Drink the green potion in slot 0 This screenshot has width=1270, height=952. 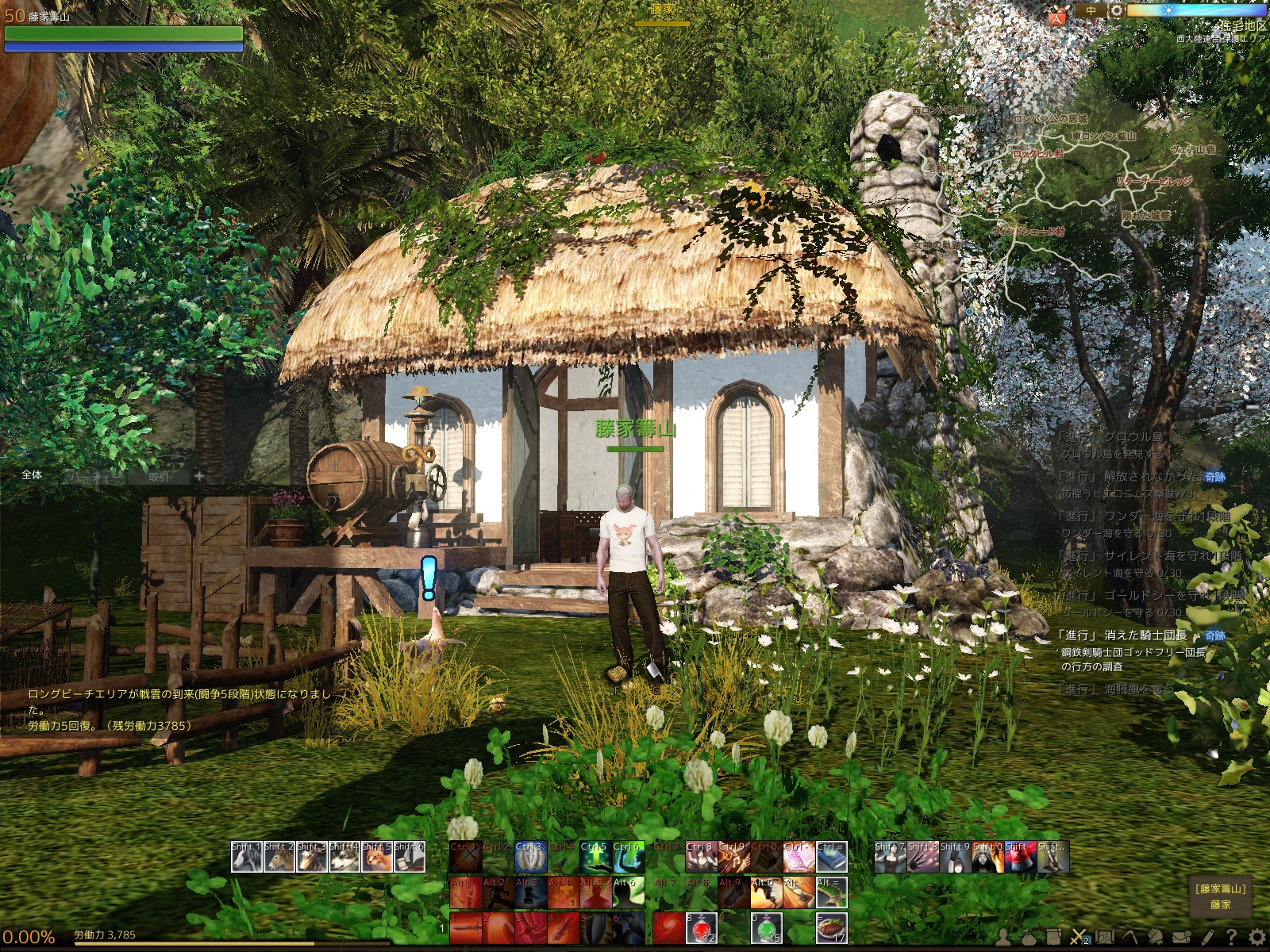[766, 928]
